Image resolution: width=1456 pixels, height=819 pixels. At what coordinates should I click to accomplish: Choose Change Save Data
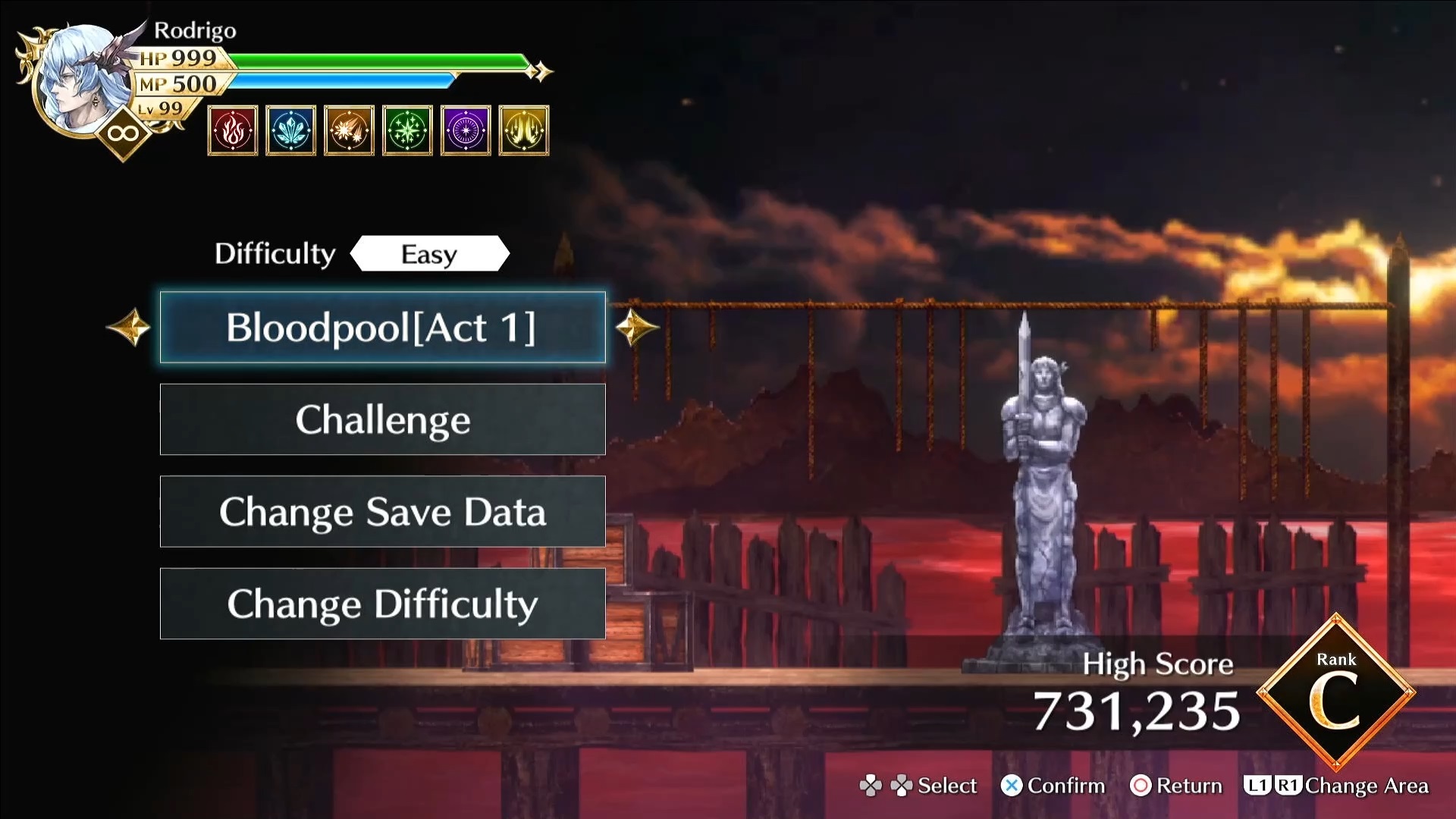click(382, 512)
